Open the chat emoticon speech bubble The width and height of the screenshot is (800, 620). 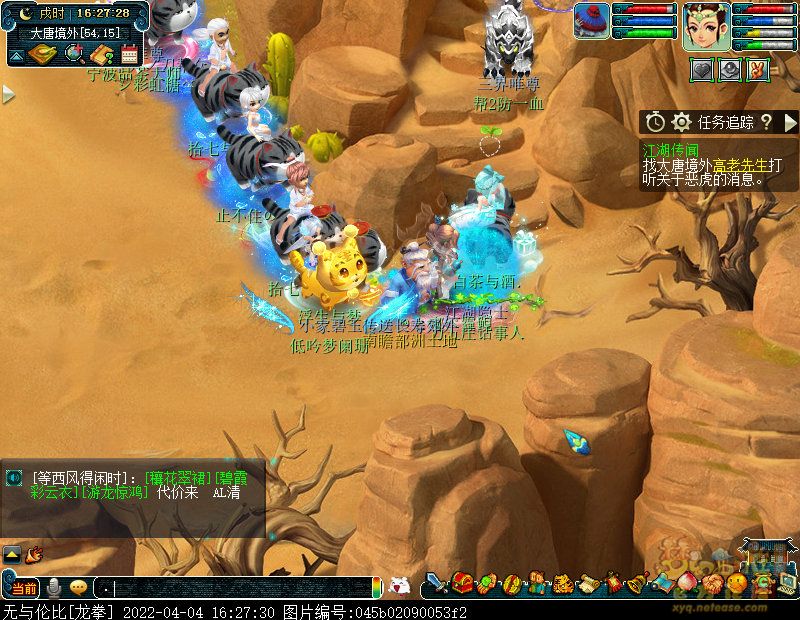[77, 588]
